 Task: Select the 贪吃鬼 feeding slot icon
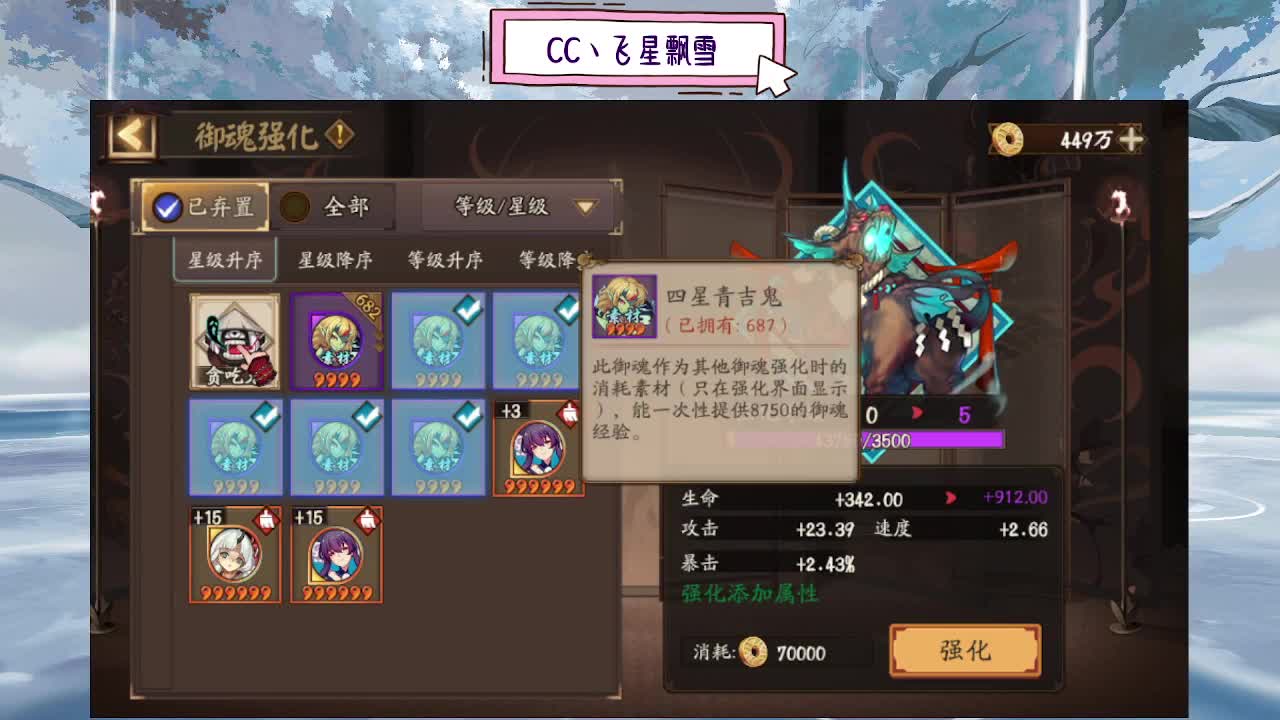(234, 340)
